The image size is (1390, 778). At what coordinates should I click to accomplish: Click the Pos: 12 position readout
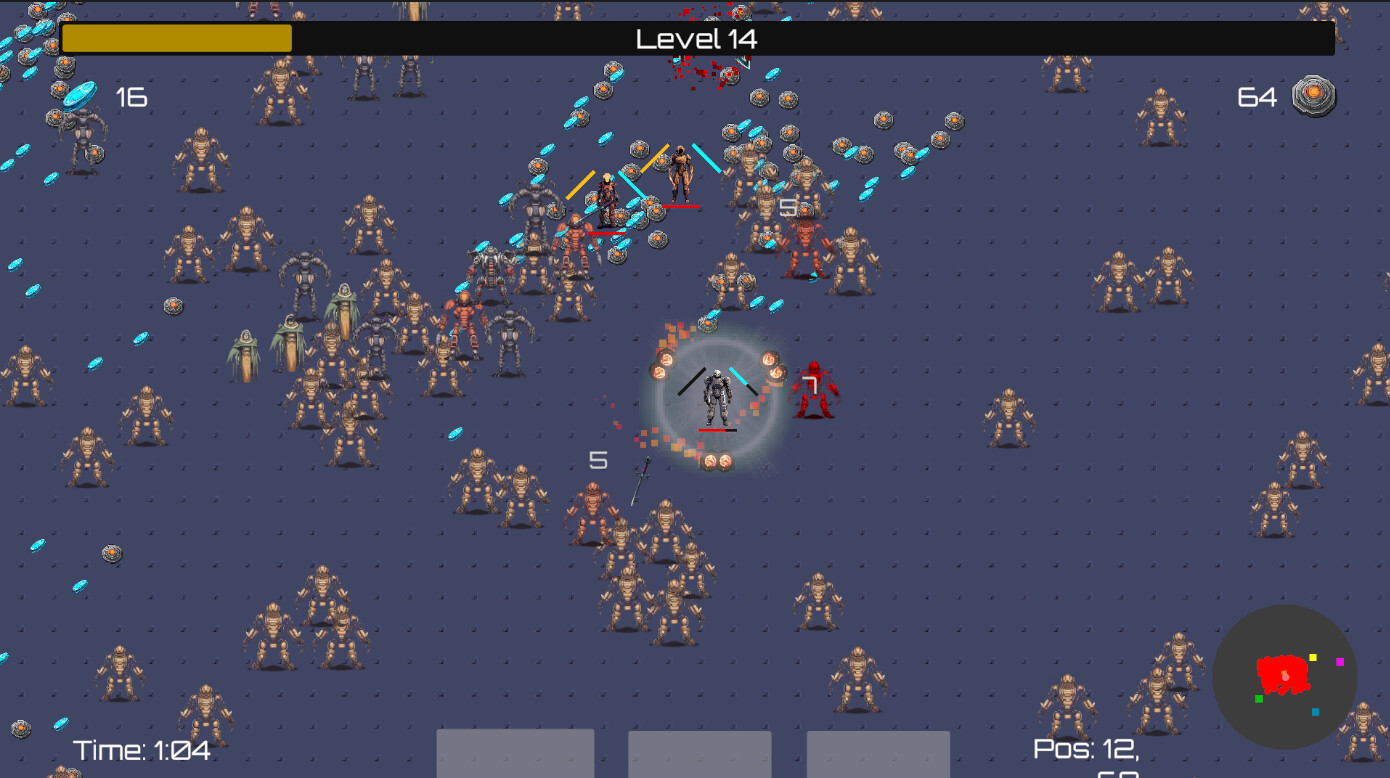tap(1085, 748)
